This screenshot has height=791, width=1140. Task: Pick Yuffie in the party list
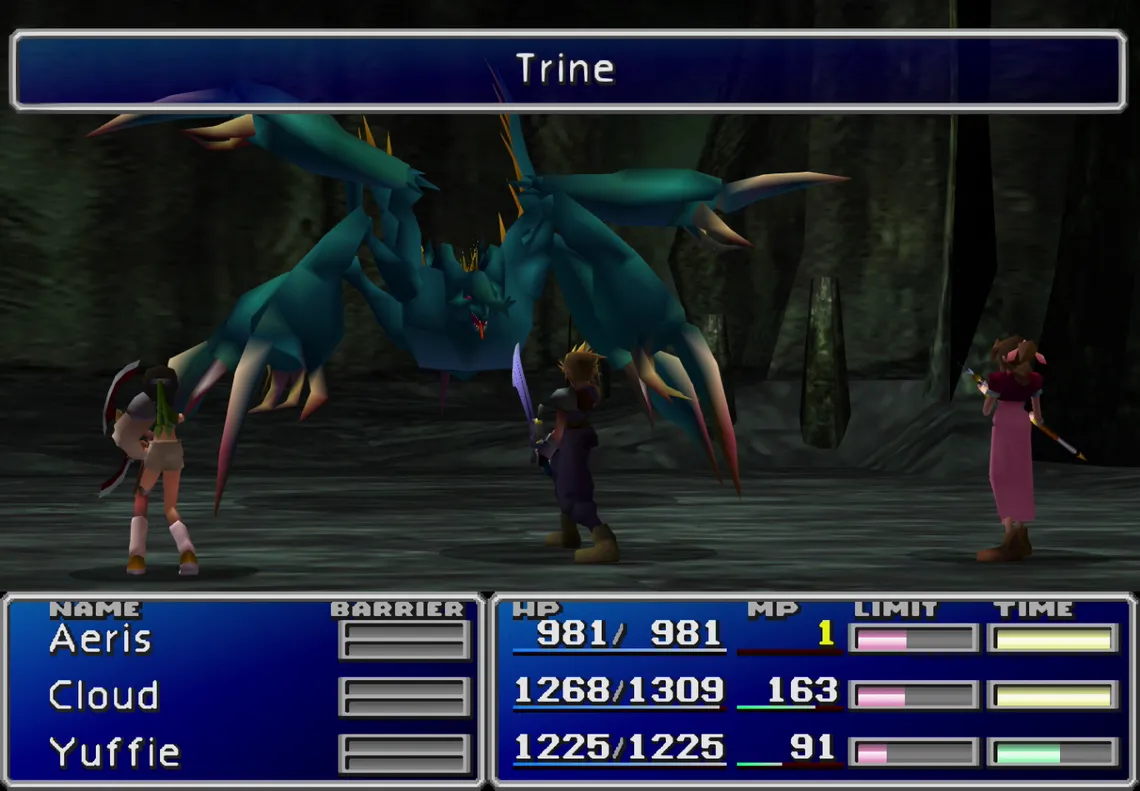(114, 752)
